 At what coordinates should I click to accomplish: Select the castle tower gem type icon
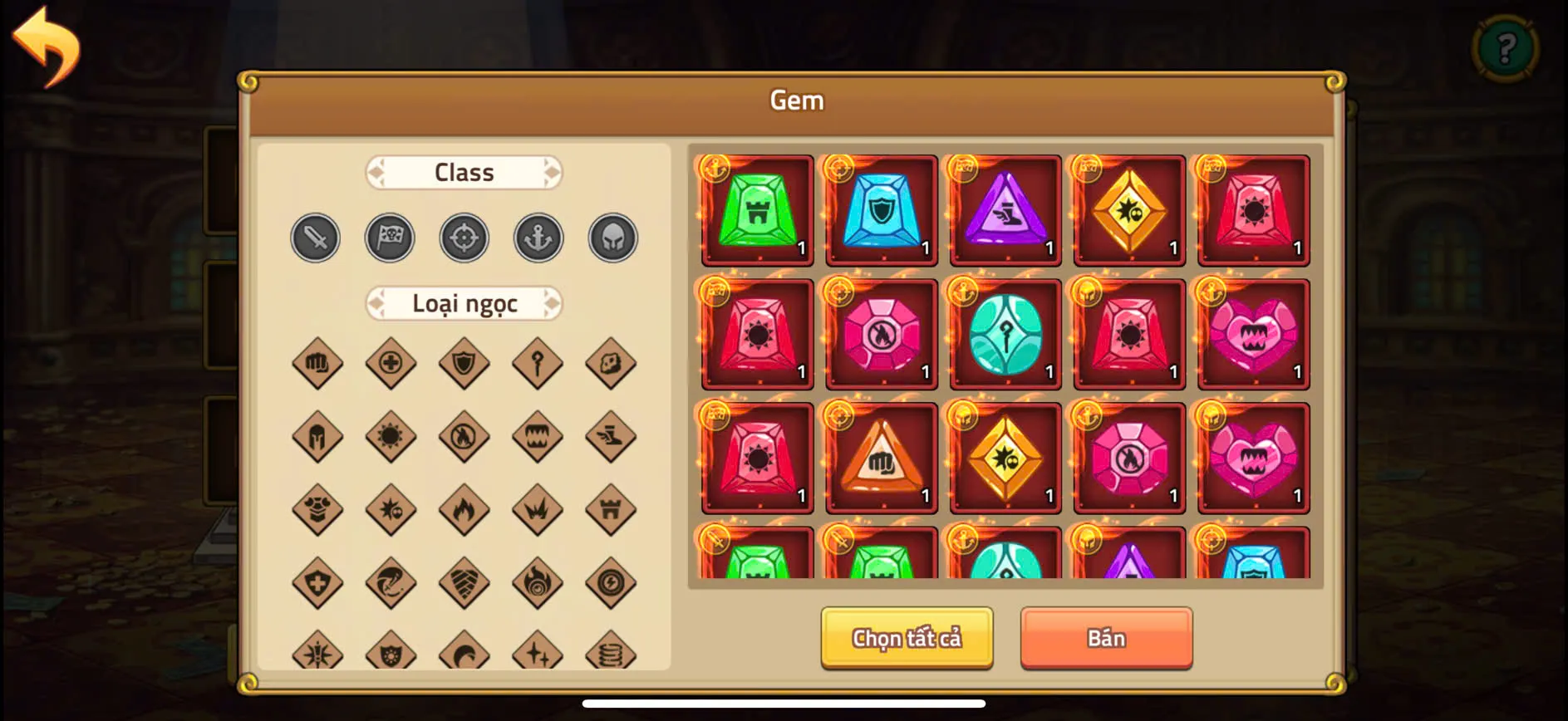click(x=611, y=509)
